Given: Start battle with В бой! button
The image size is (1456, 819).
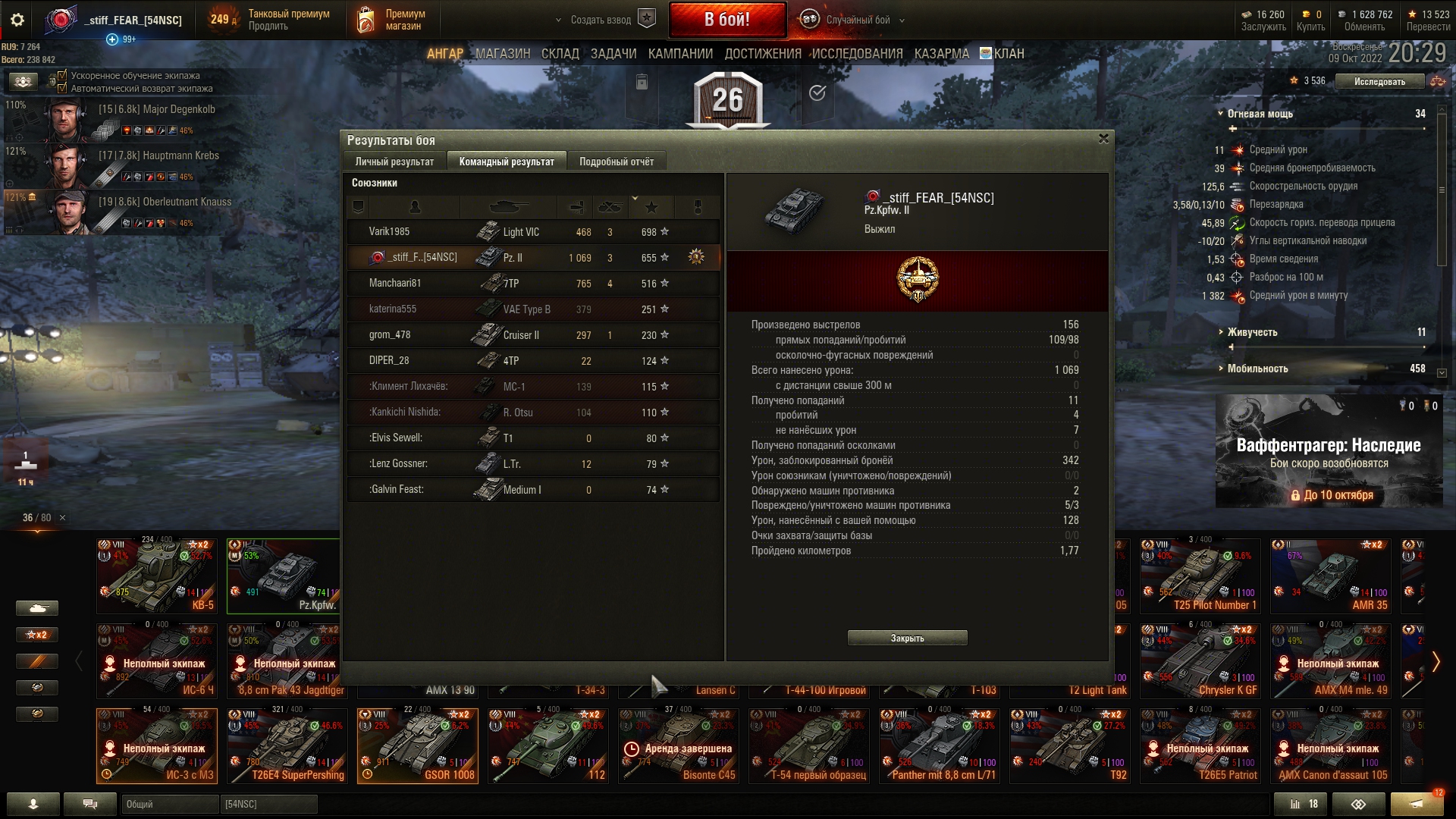Looking at the screenshot, I should point(727,20).
